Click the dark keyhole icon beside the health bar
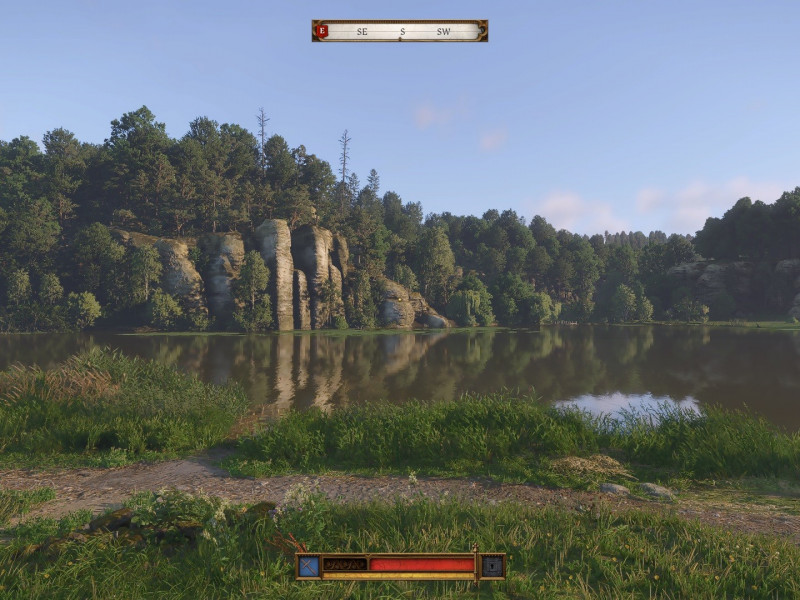Image resolution: width=800 pixels, height=600 pixels. pyautogui.click(x=492, y=565)
